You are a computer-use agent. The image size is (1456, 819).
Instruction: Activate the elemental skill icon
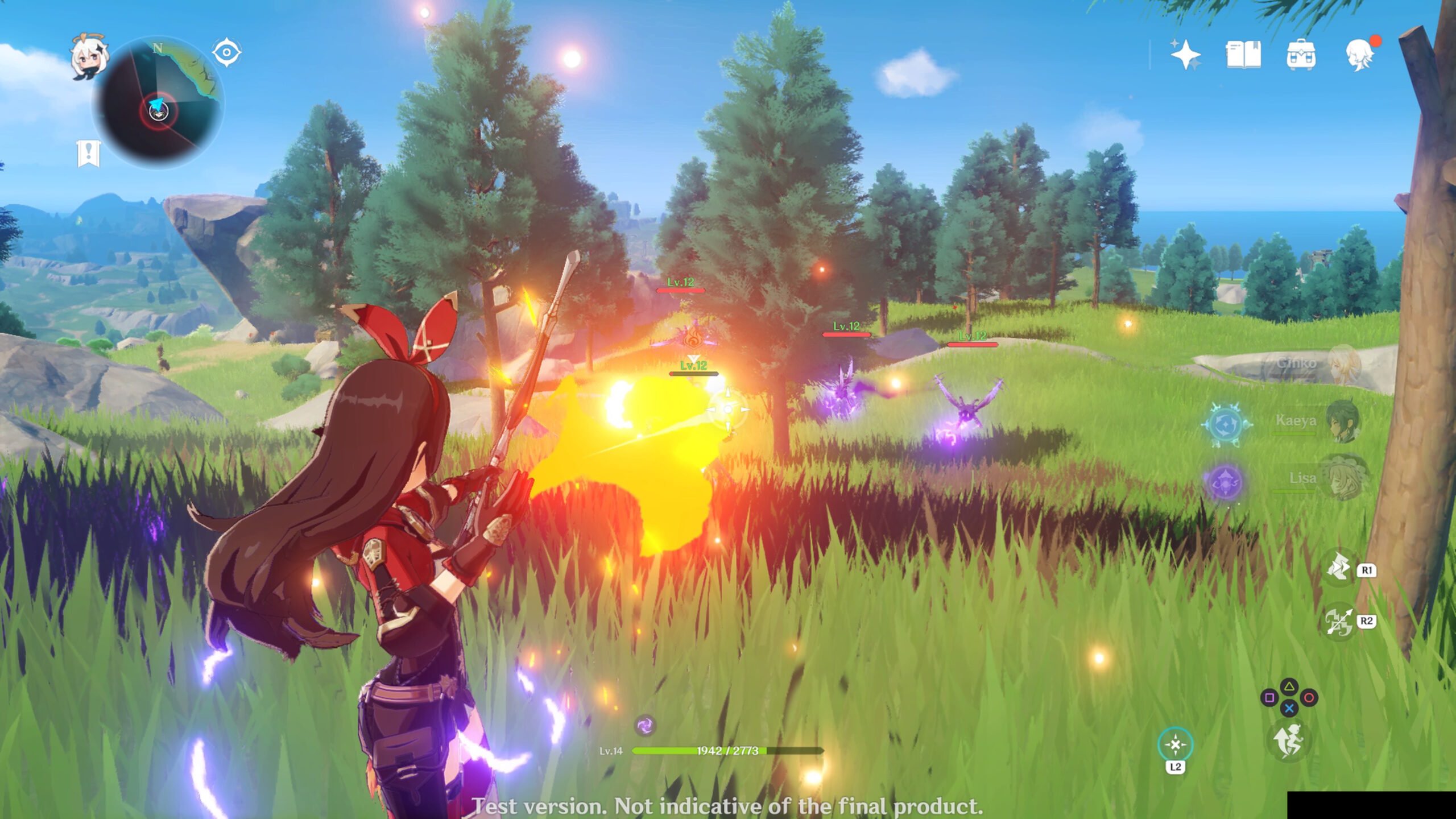click(1339, 568)
